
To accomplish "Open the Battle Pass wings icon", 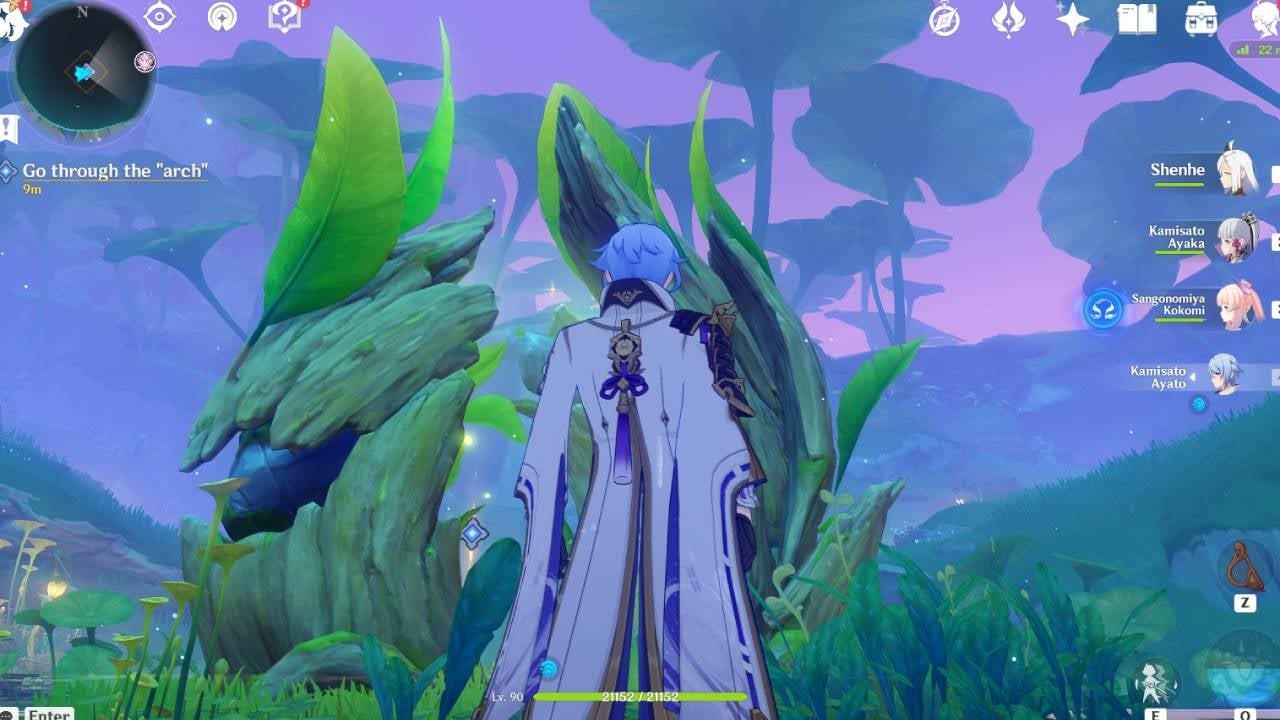I will coord(1010,20).
